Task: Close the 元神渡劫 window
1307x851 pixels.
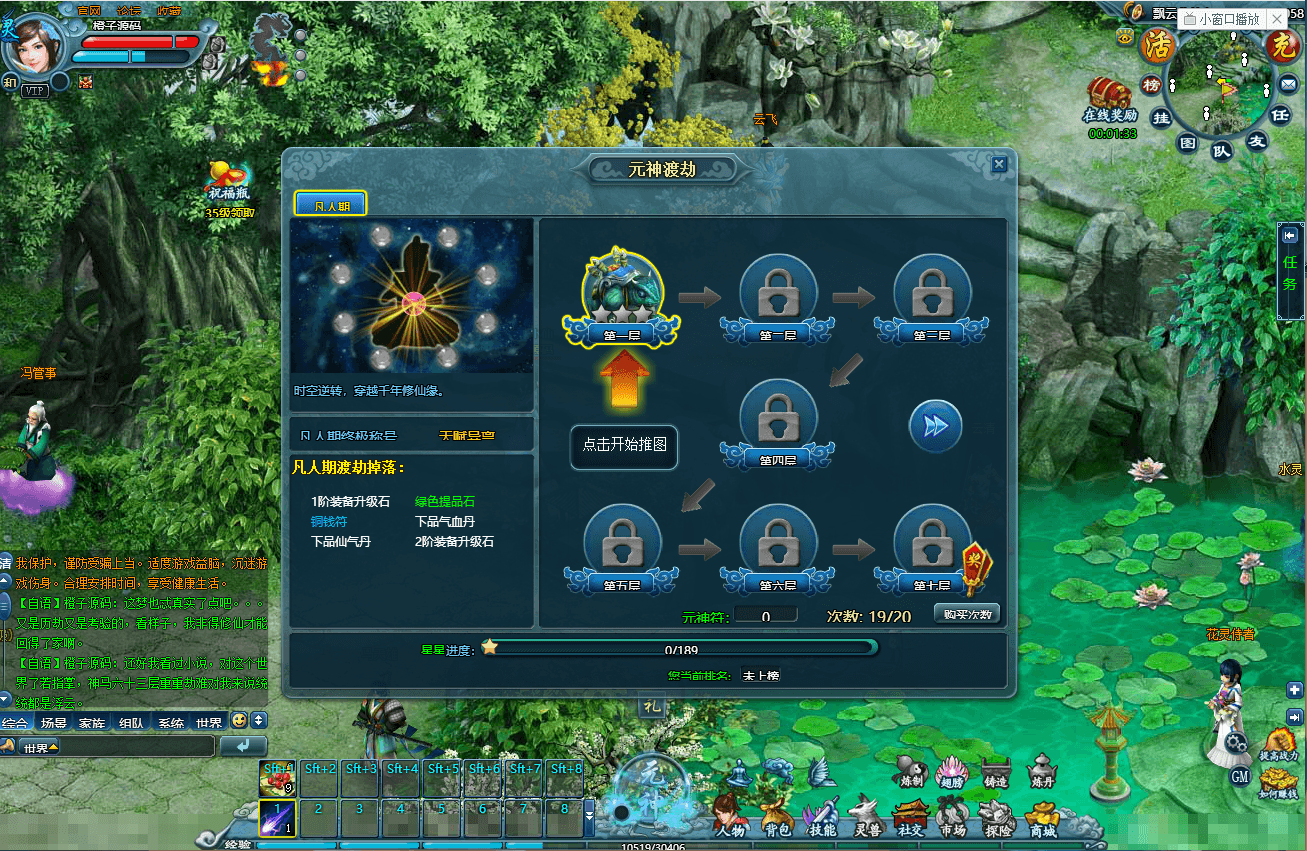Action: (x=998, y=165)
